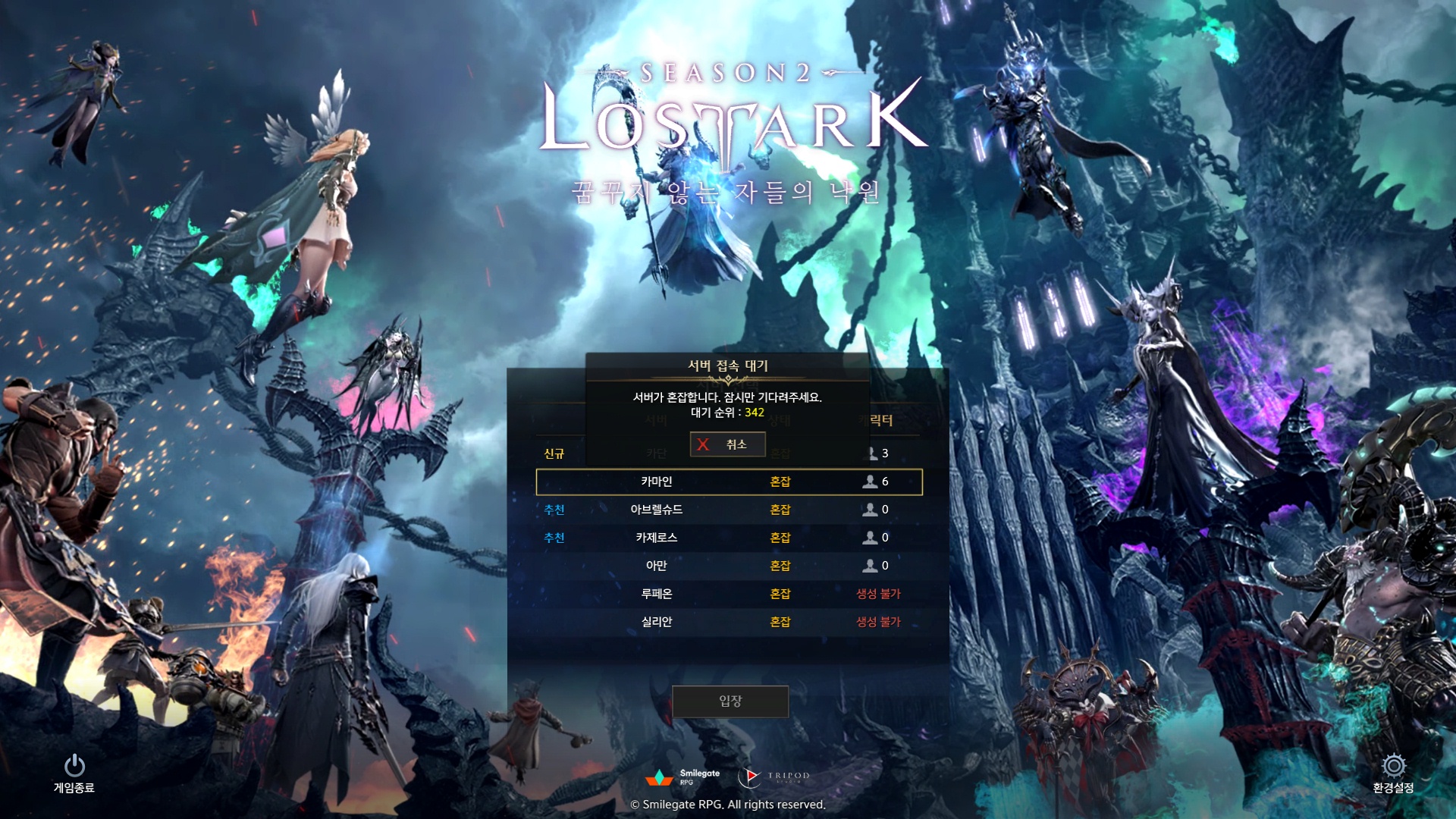Select the 카마인 server row
Image resolution: width=1456 pixels, height=819 pixels.
point(729,482)
